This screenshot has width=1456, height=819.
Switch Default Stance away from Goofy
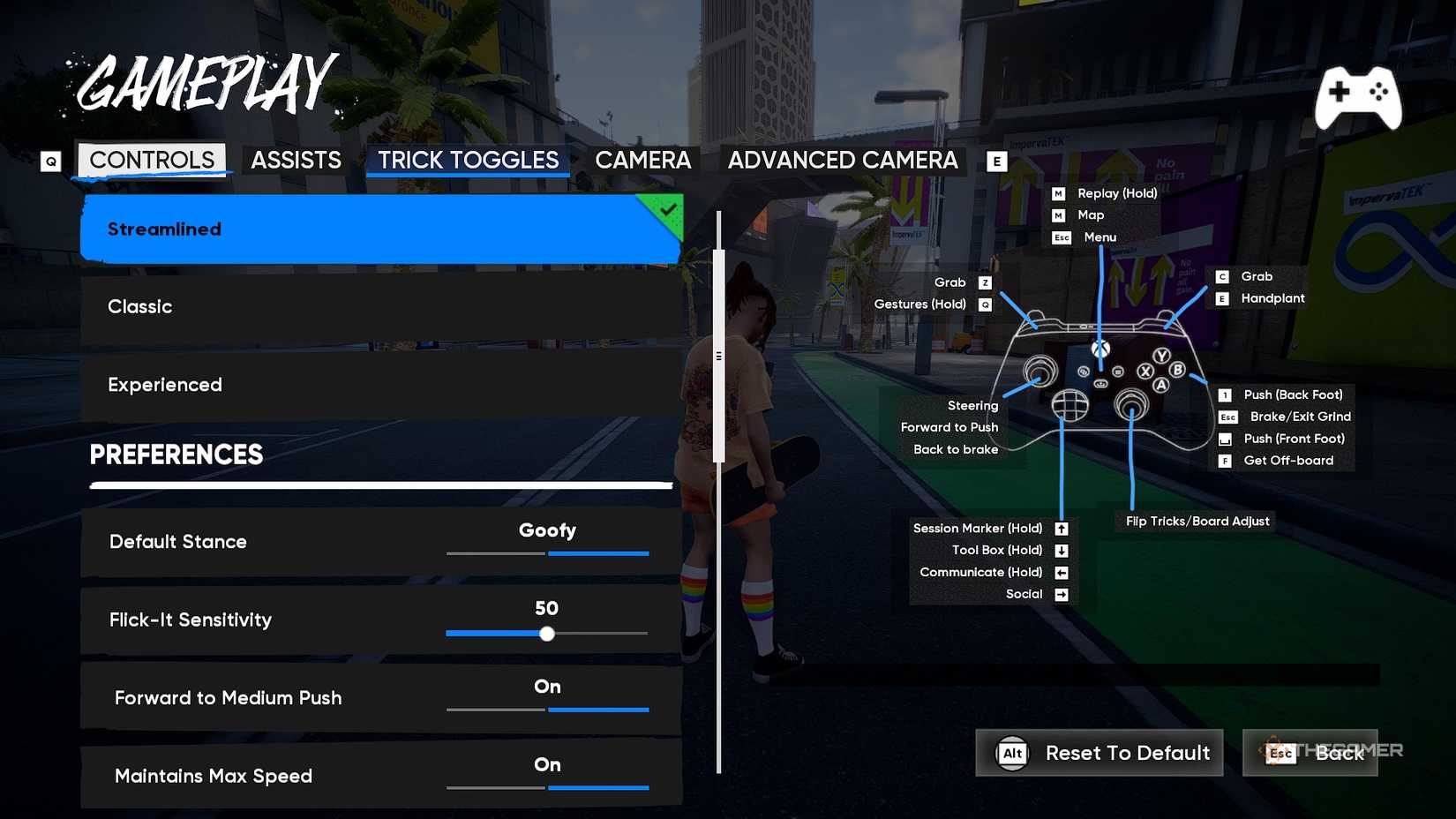coord(495,553)
